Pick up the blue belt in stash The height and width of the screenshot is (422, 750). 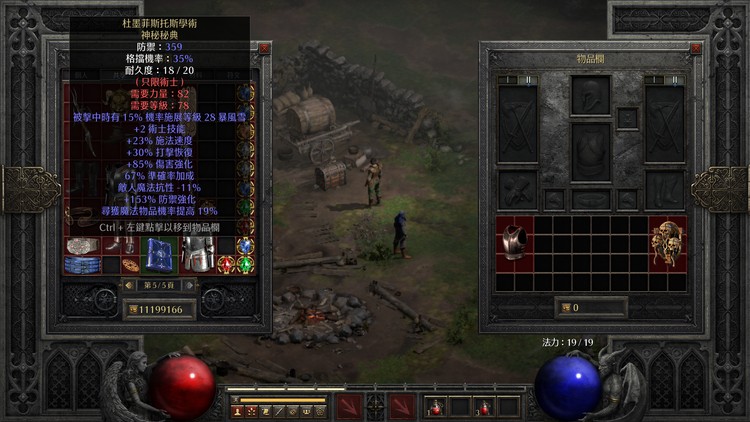click(x=82, y=265)
